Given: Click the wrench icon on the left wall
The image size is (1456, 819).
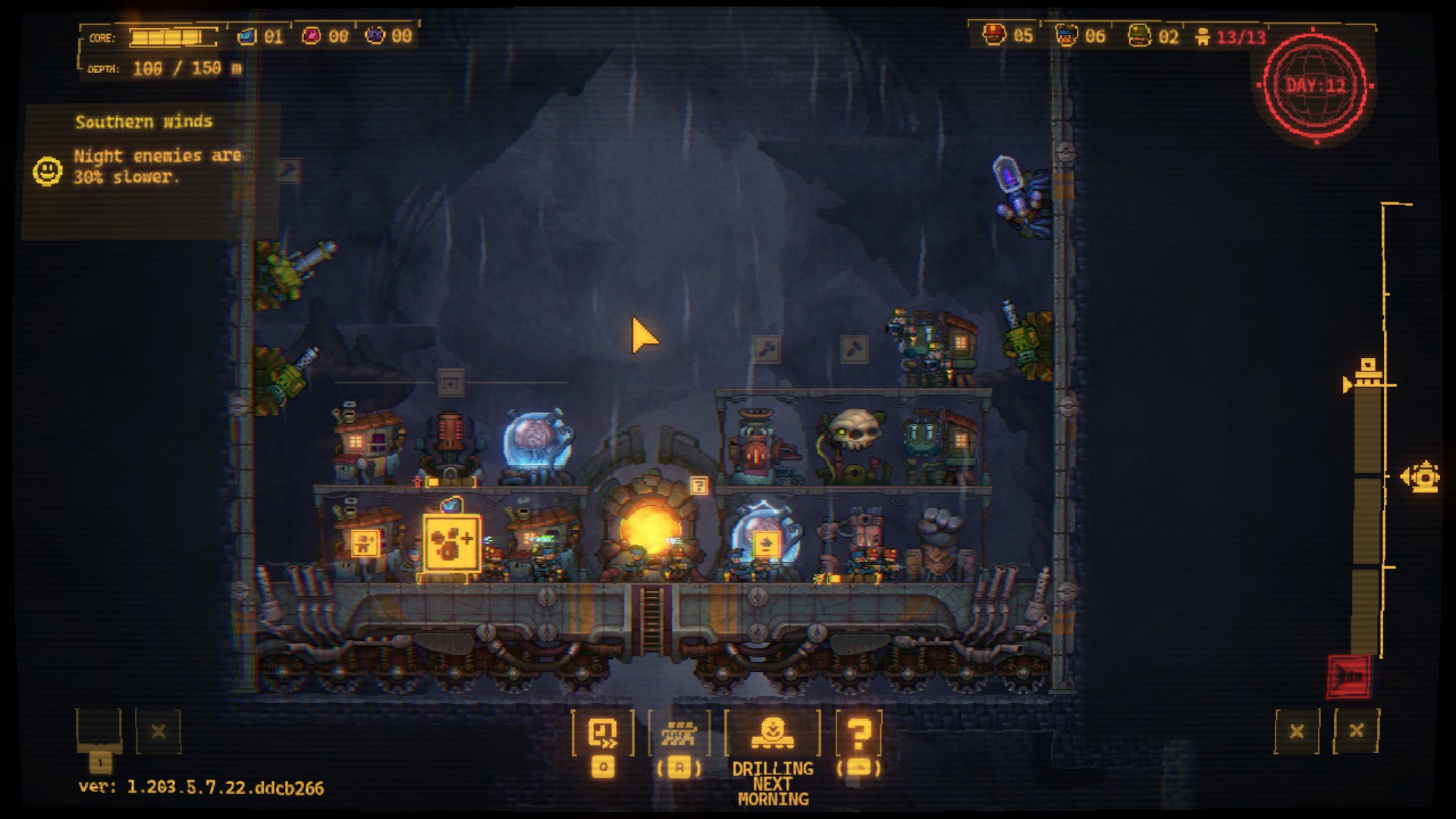Looking at the screenshot, I should 288,171.
